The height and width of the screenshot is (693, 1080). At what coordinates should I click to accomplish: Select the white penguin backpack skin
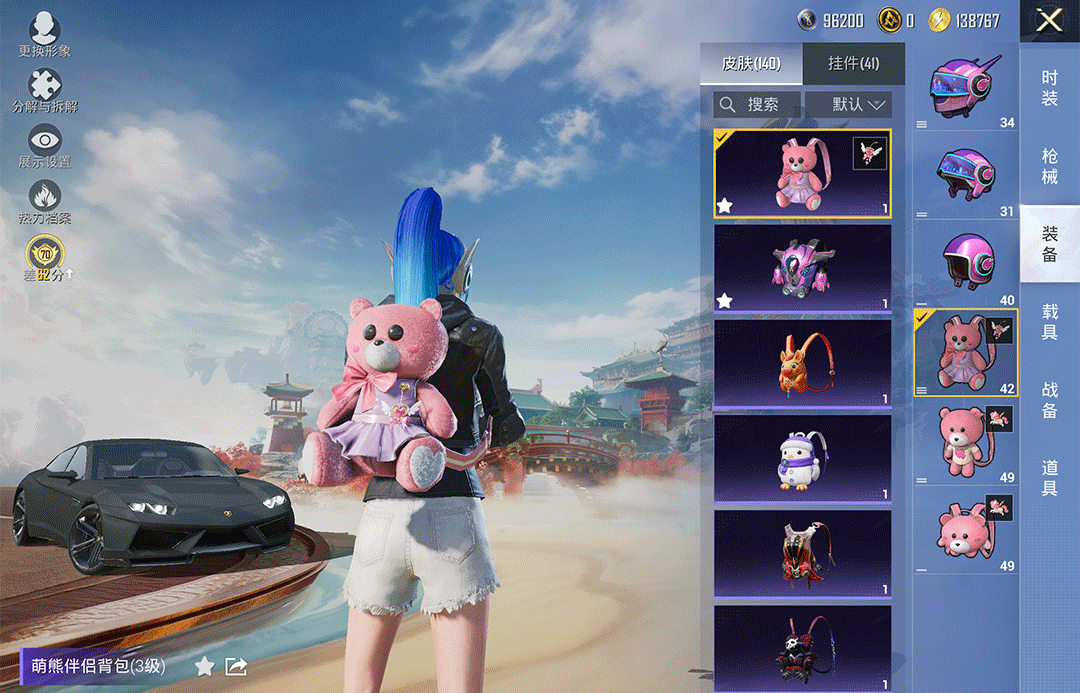pos(802,457)
